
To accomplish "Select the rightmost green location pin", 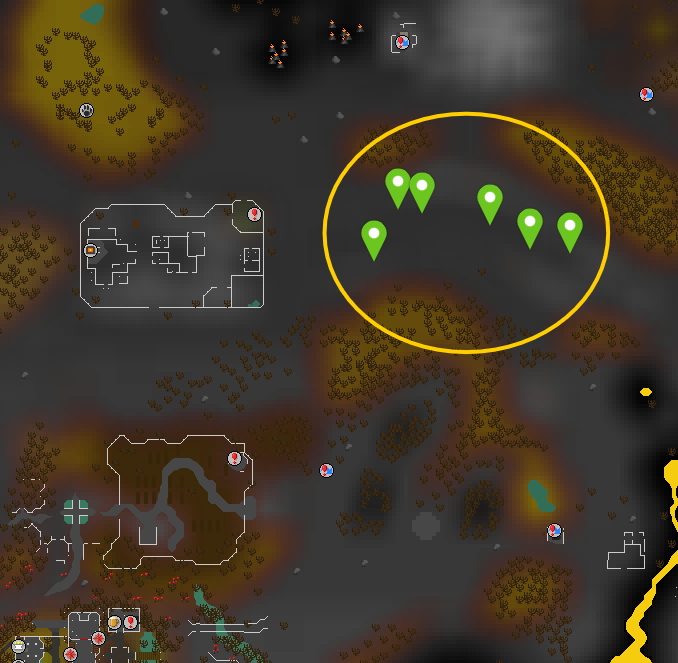I will pos(569,230).
